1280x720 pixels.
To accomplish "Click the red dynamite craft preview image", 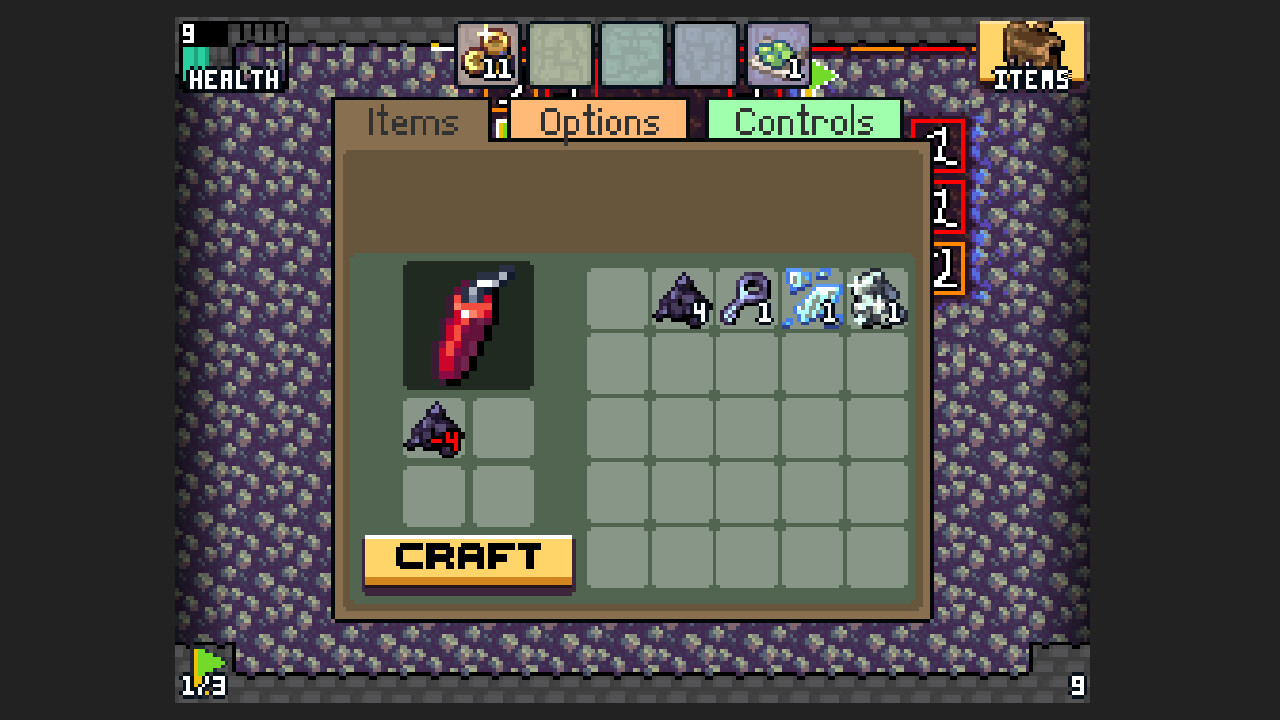I will 468,324.
